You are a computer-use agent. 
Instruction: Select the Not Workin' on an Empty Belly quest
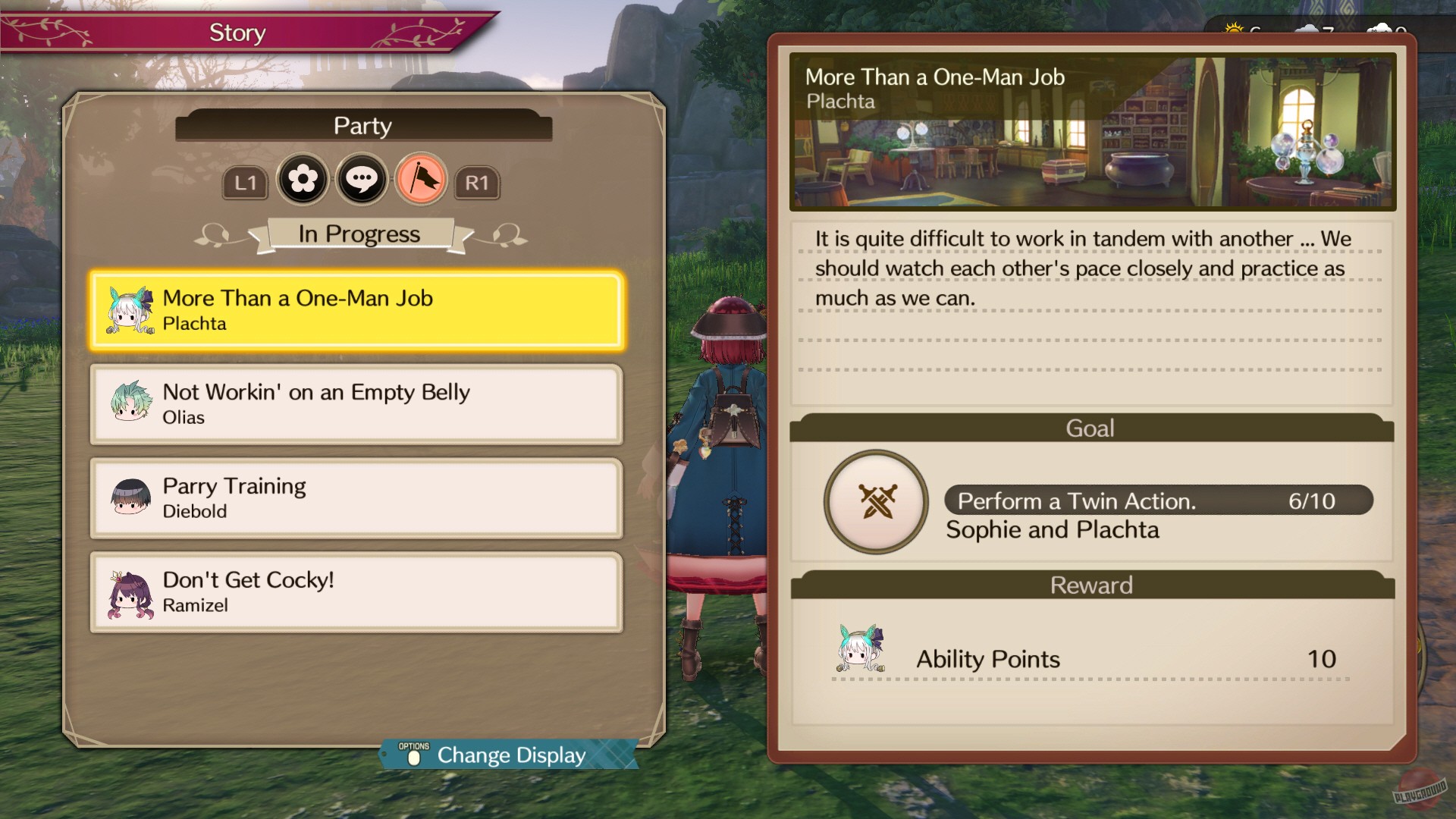[356, 404]
